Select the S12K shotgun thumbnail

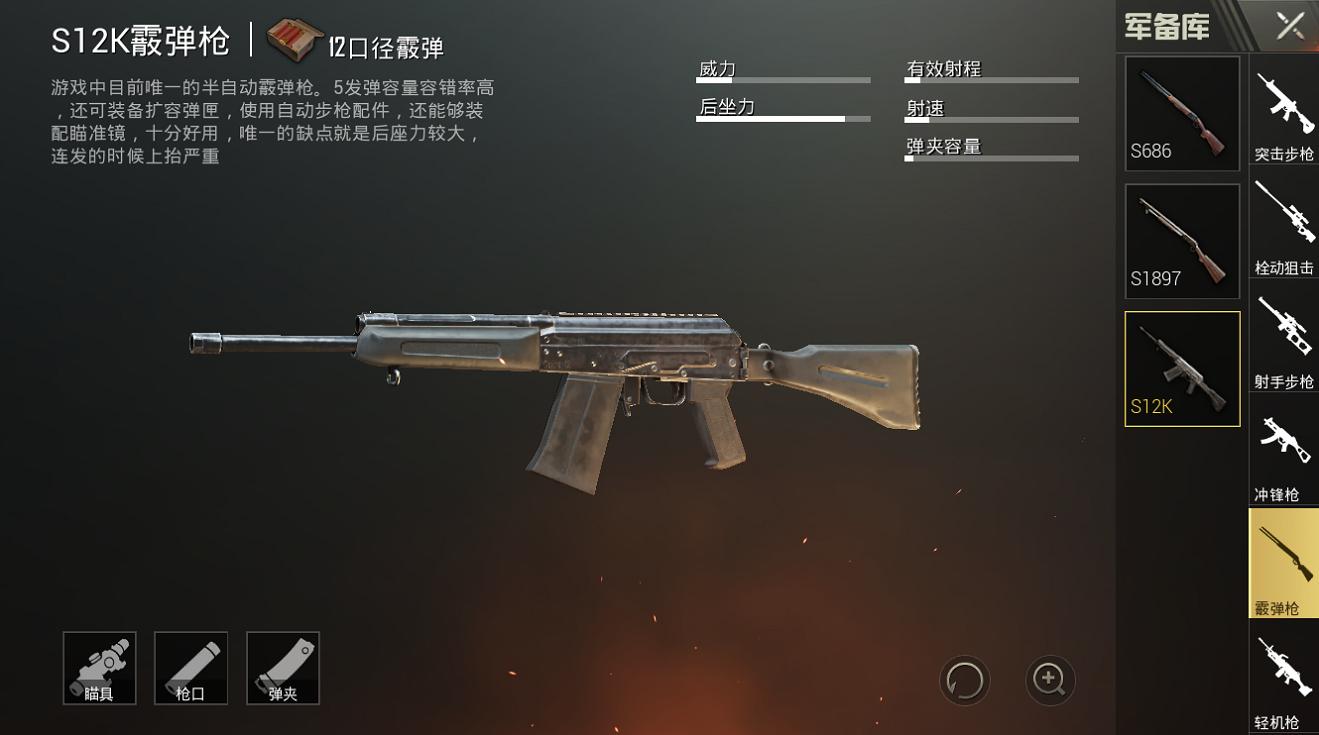click(1182, 368)
